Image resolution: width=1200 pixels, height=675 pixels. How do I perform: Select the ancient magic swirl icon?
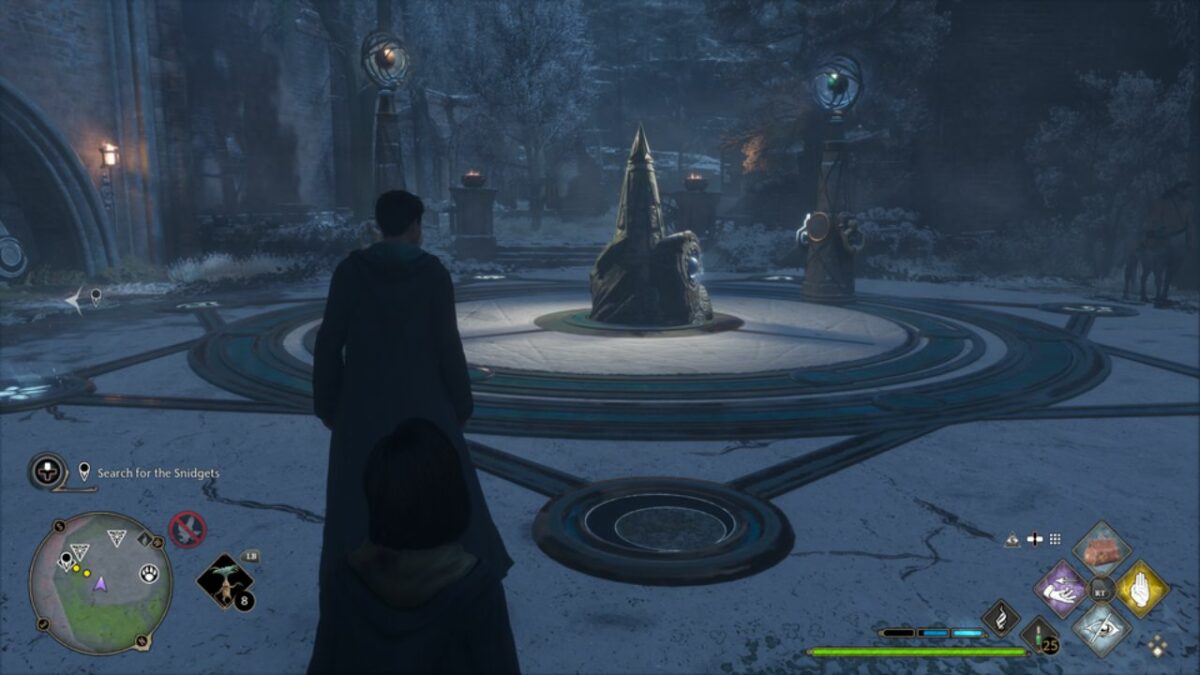(1000, 617)
